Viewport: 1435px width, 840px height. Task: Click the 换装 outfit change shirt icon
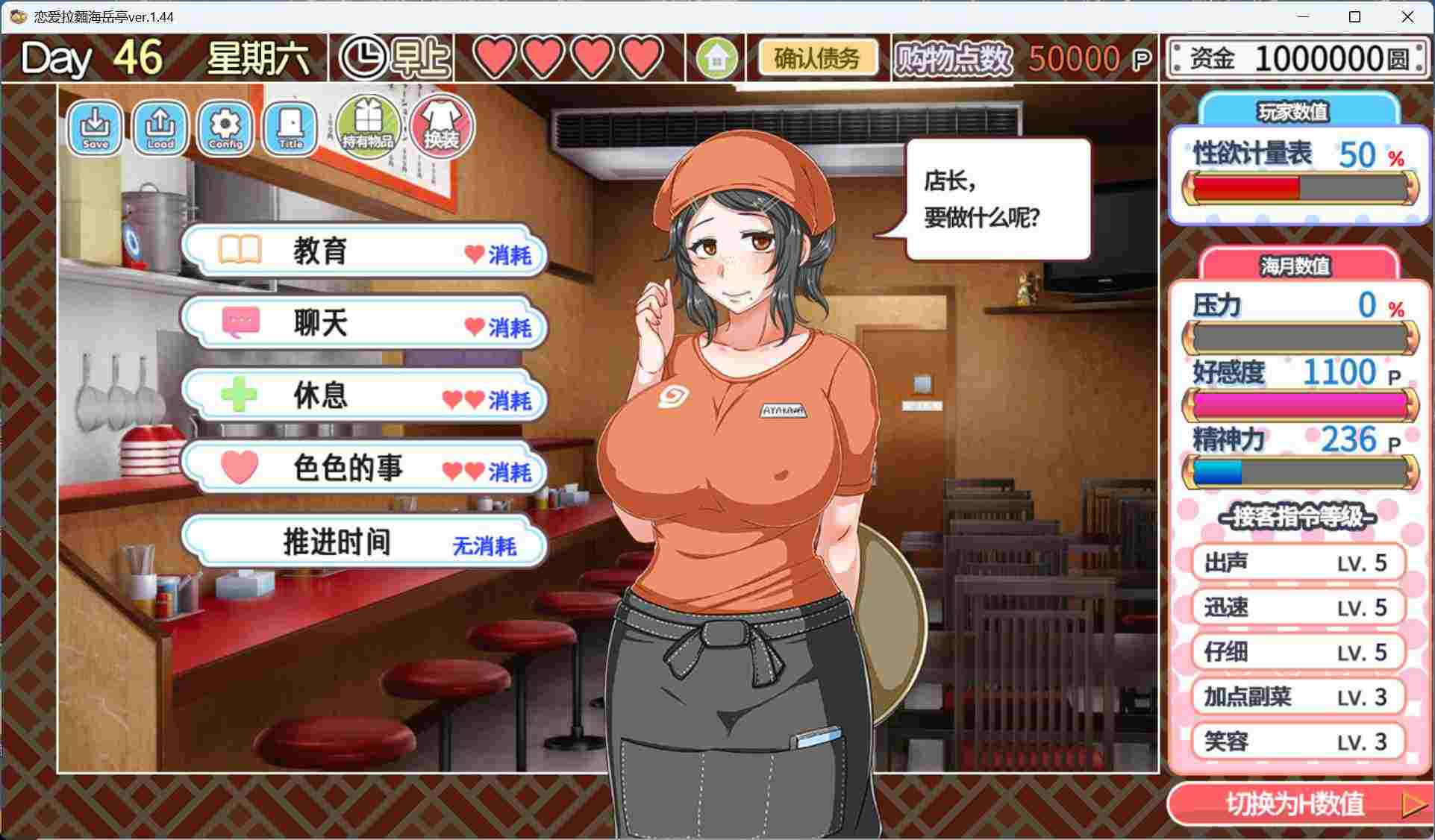[441, 123]
